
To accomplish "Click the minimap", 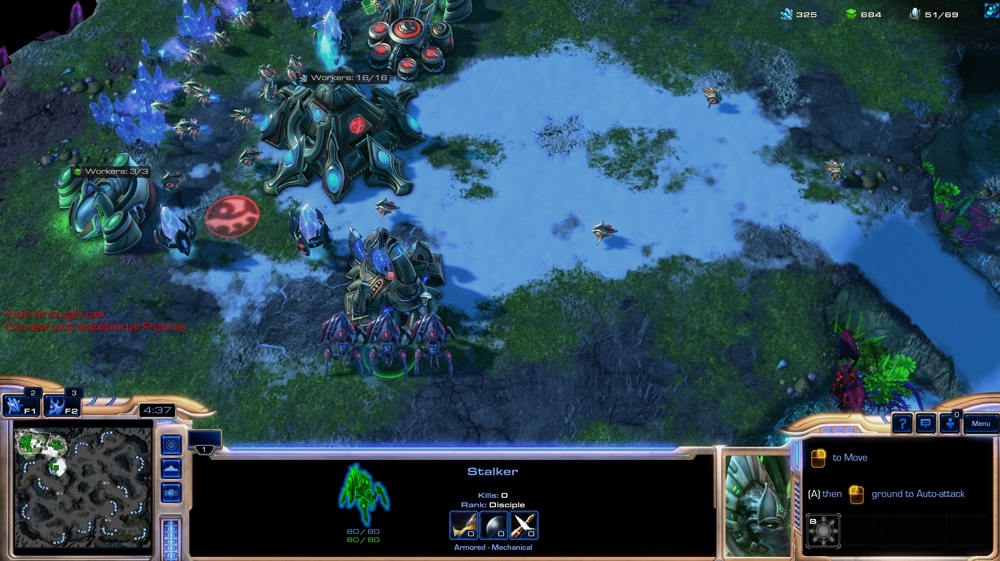I will tap(82, 487).
